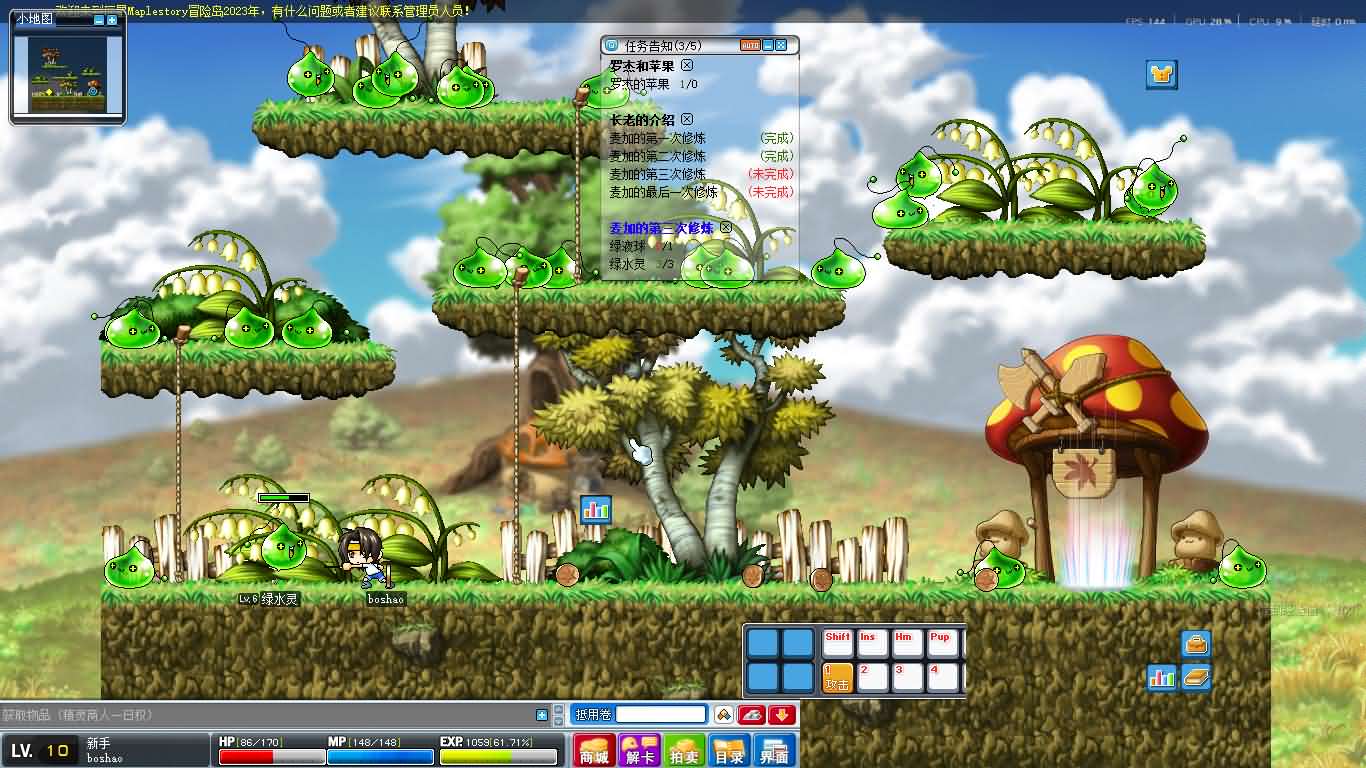Minimize the 任务告知 quest panel
Viewport: 1366px width, 768px height.
768,45
